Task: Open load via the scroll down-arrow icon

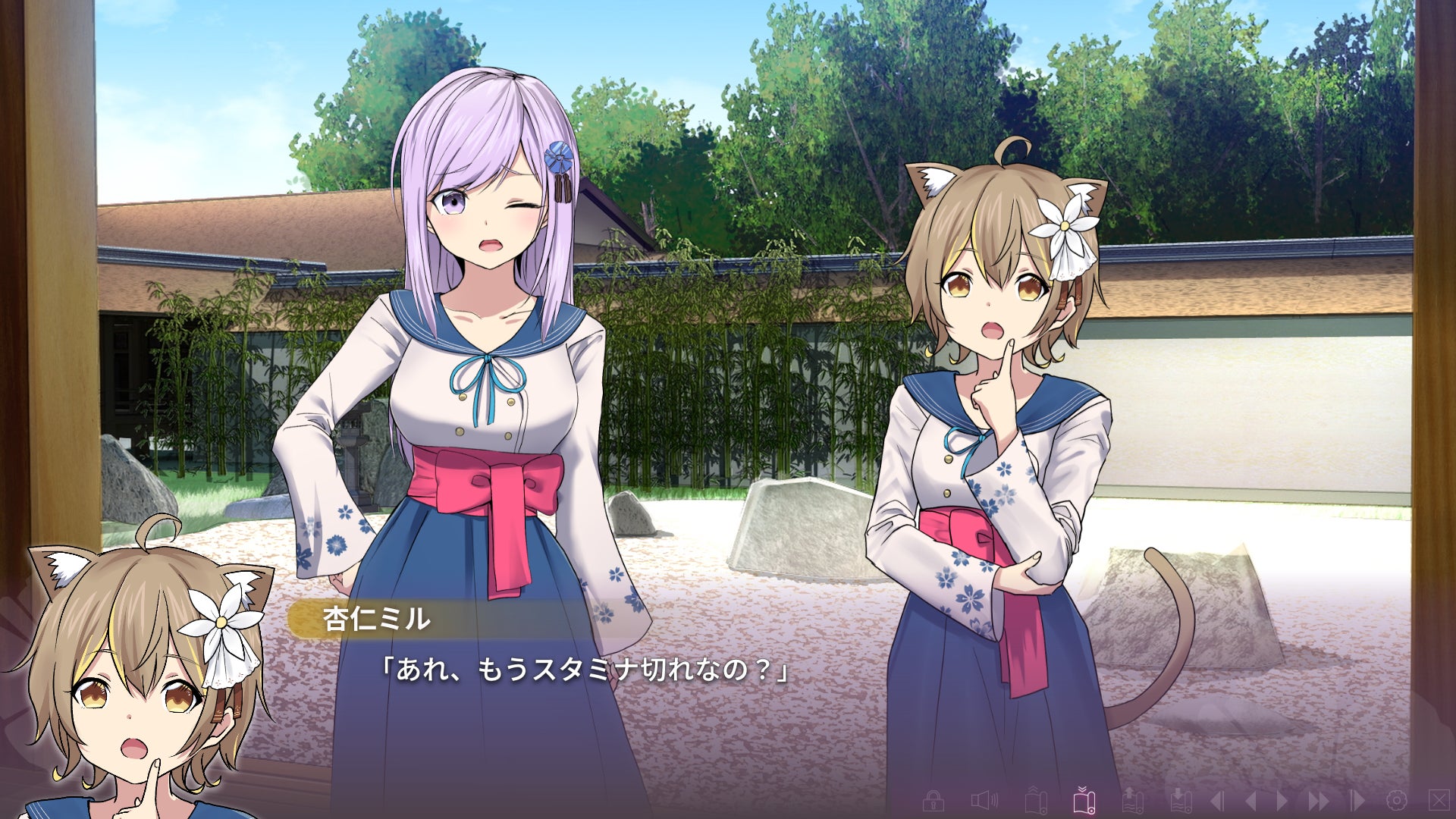Action: pos(1180,800)
